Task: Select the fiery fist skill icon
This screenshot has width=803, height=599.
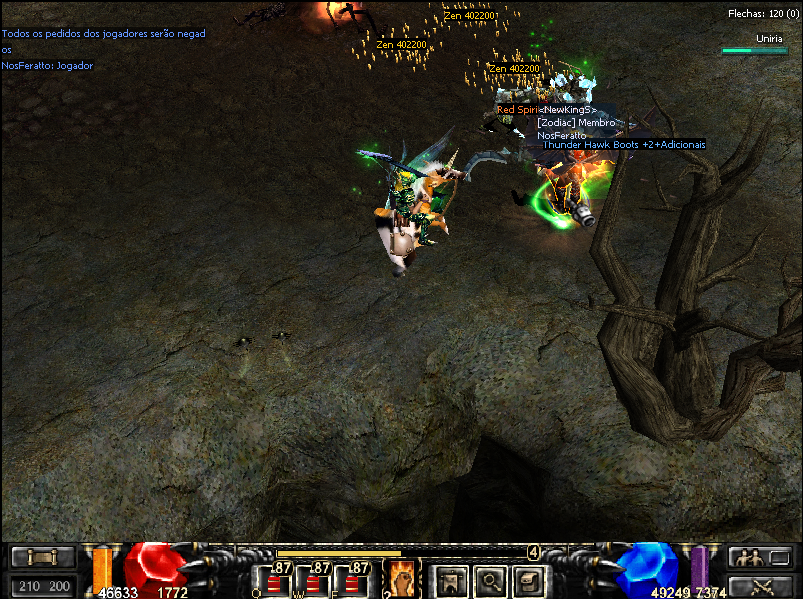Action: (399, 578)
